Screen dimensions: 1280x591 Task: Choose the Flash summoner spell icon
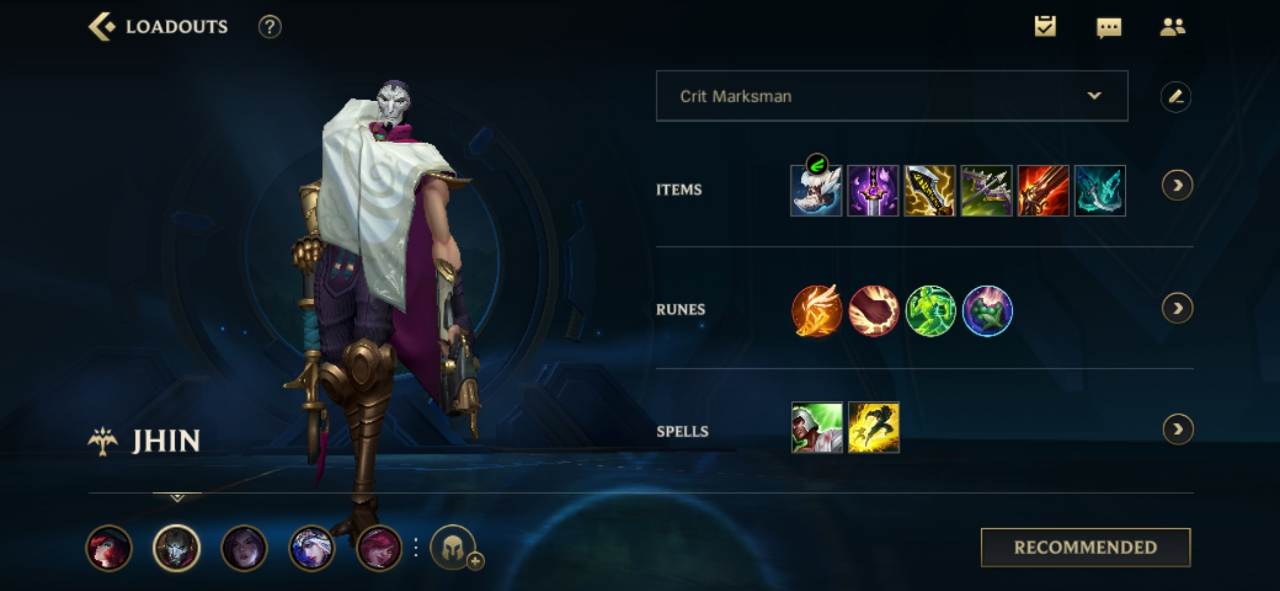(x=874, y=428)
